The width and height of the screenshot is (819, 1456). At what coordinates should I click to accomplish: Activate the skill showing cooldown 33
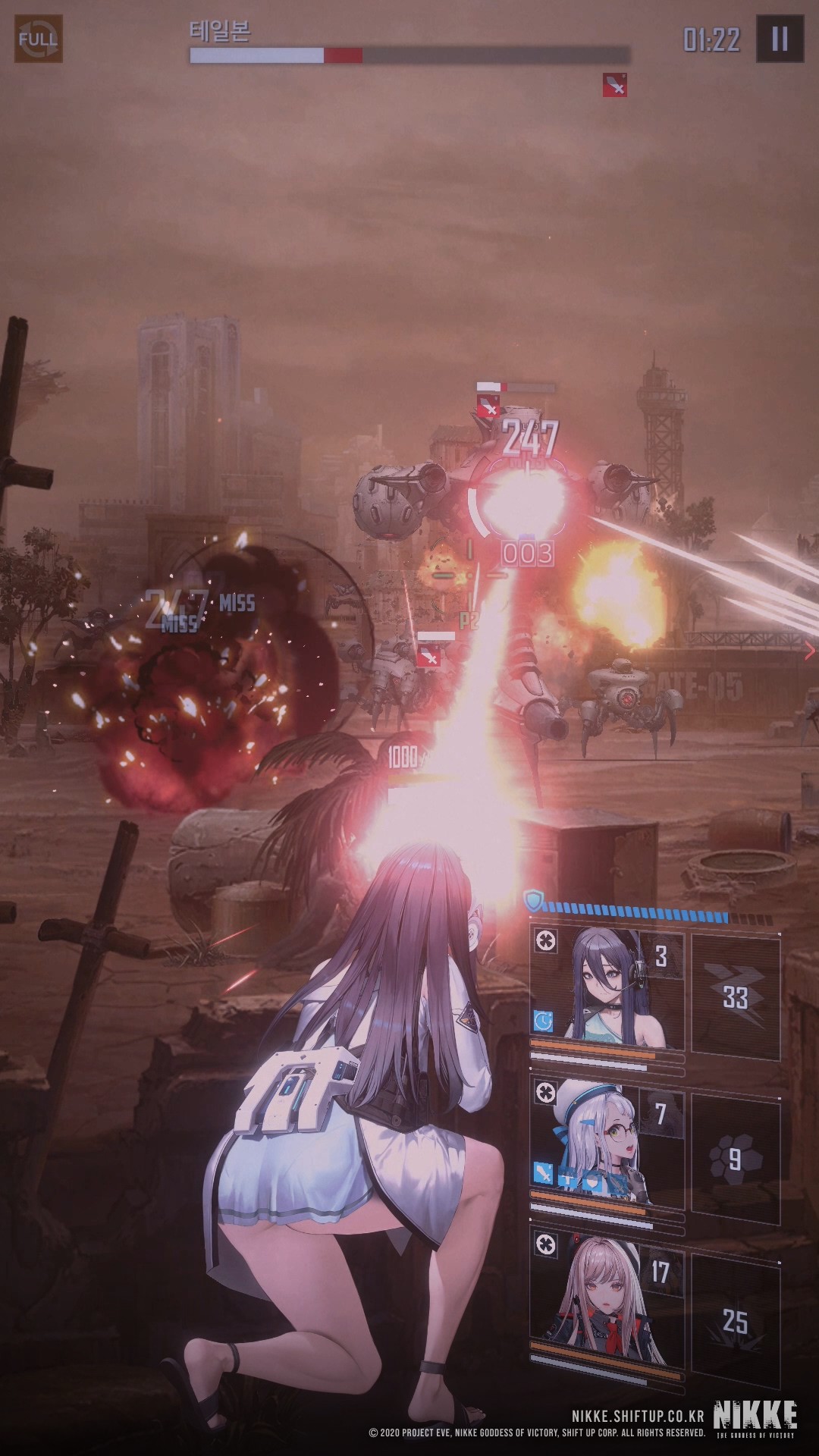tap(736, 996)
